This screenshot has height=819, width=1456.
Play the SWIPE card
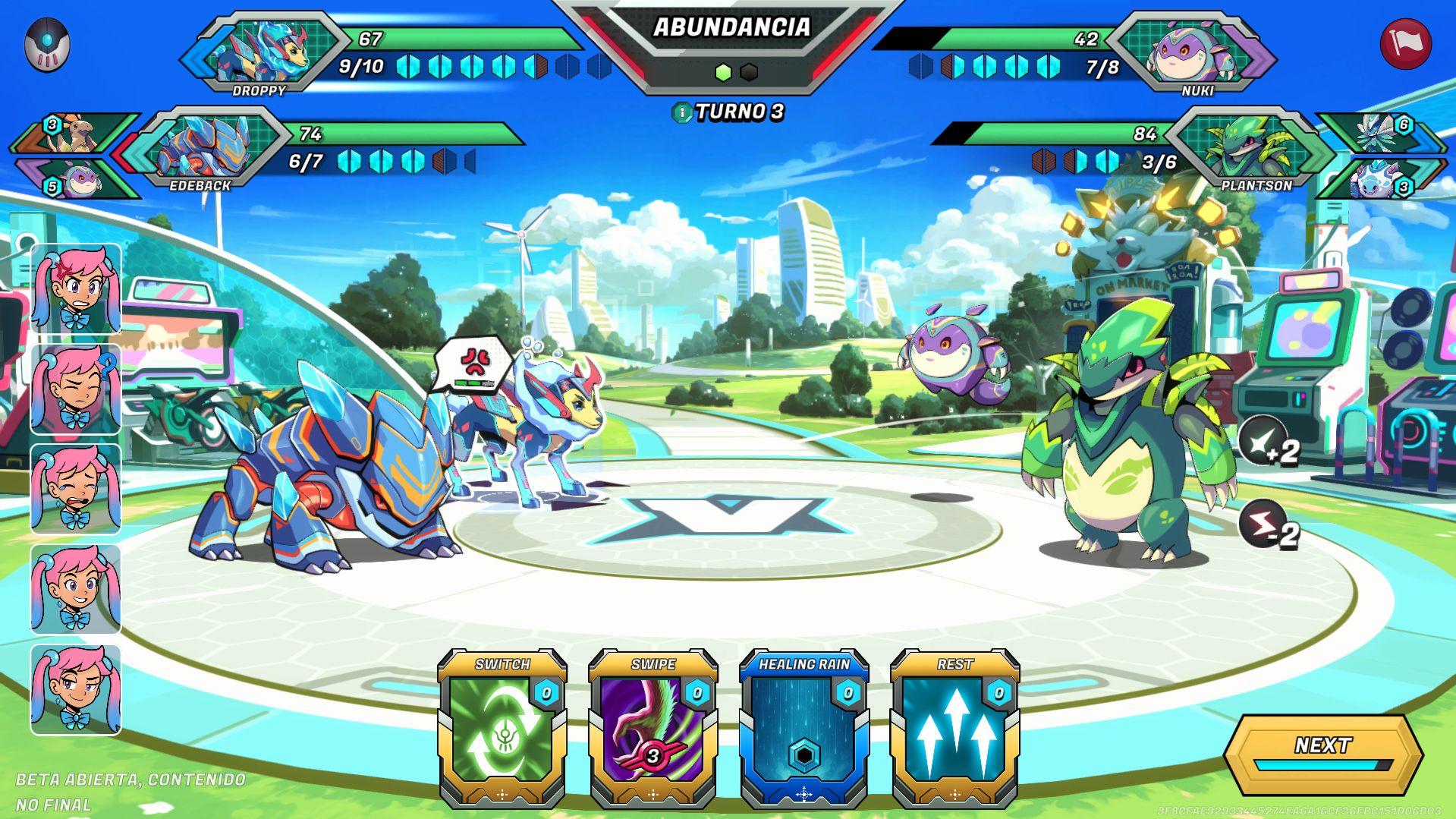click(654, 729)
